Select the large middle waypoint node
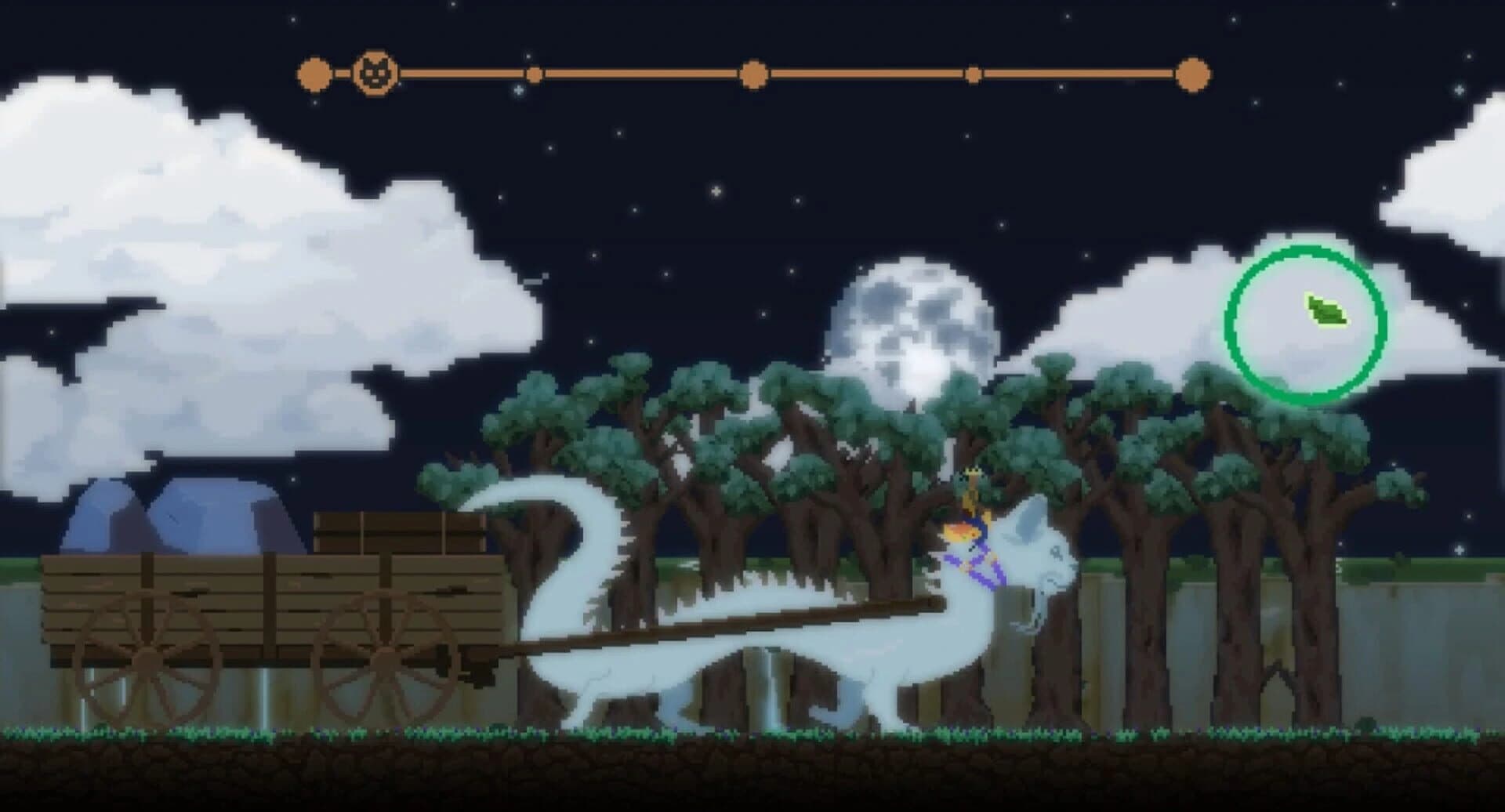This screenshot has width=1505, height=812. coord(754,74)
